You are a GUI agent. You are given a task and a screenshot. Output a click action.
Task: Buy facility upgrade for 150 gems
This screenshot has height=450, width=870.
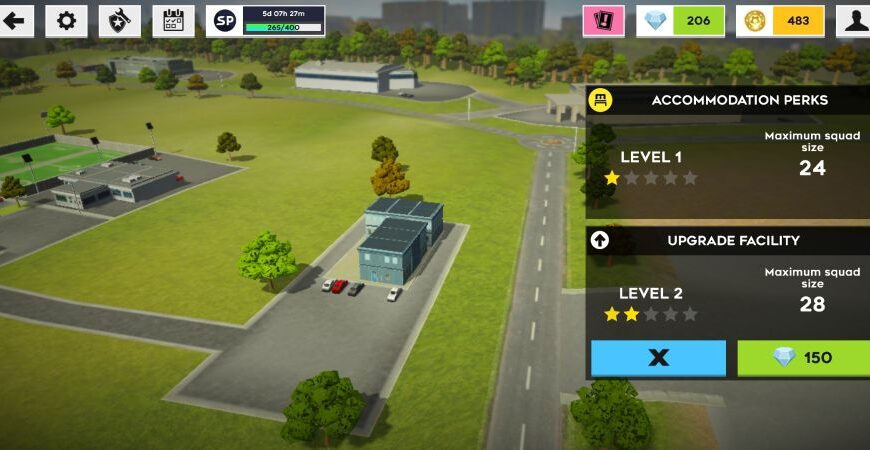[803, 358]
